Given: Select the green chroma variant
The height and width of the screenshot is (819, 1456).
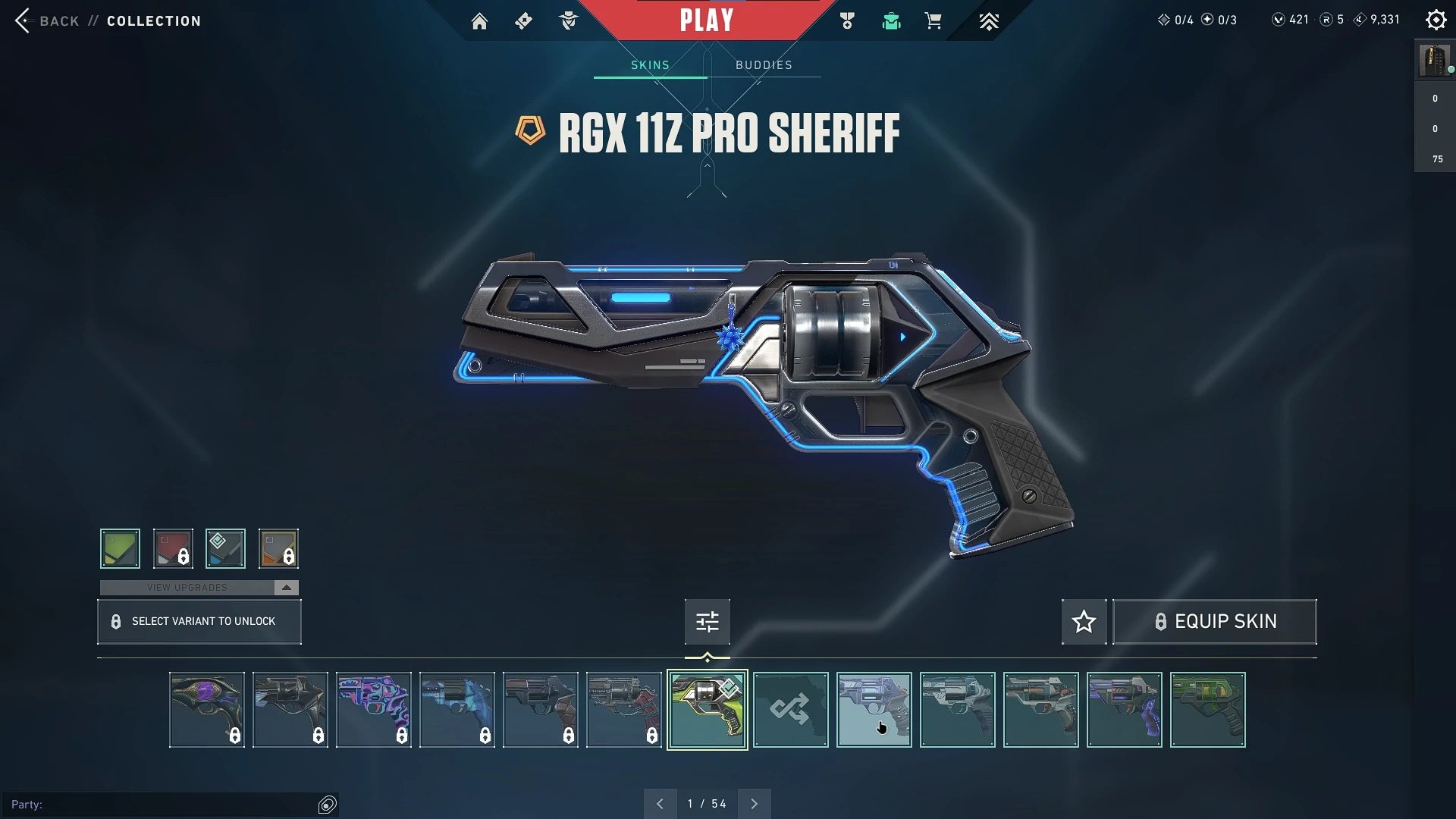Looking at the screenshot, I should 120,548.
